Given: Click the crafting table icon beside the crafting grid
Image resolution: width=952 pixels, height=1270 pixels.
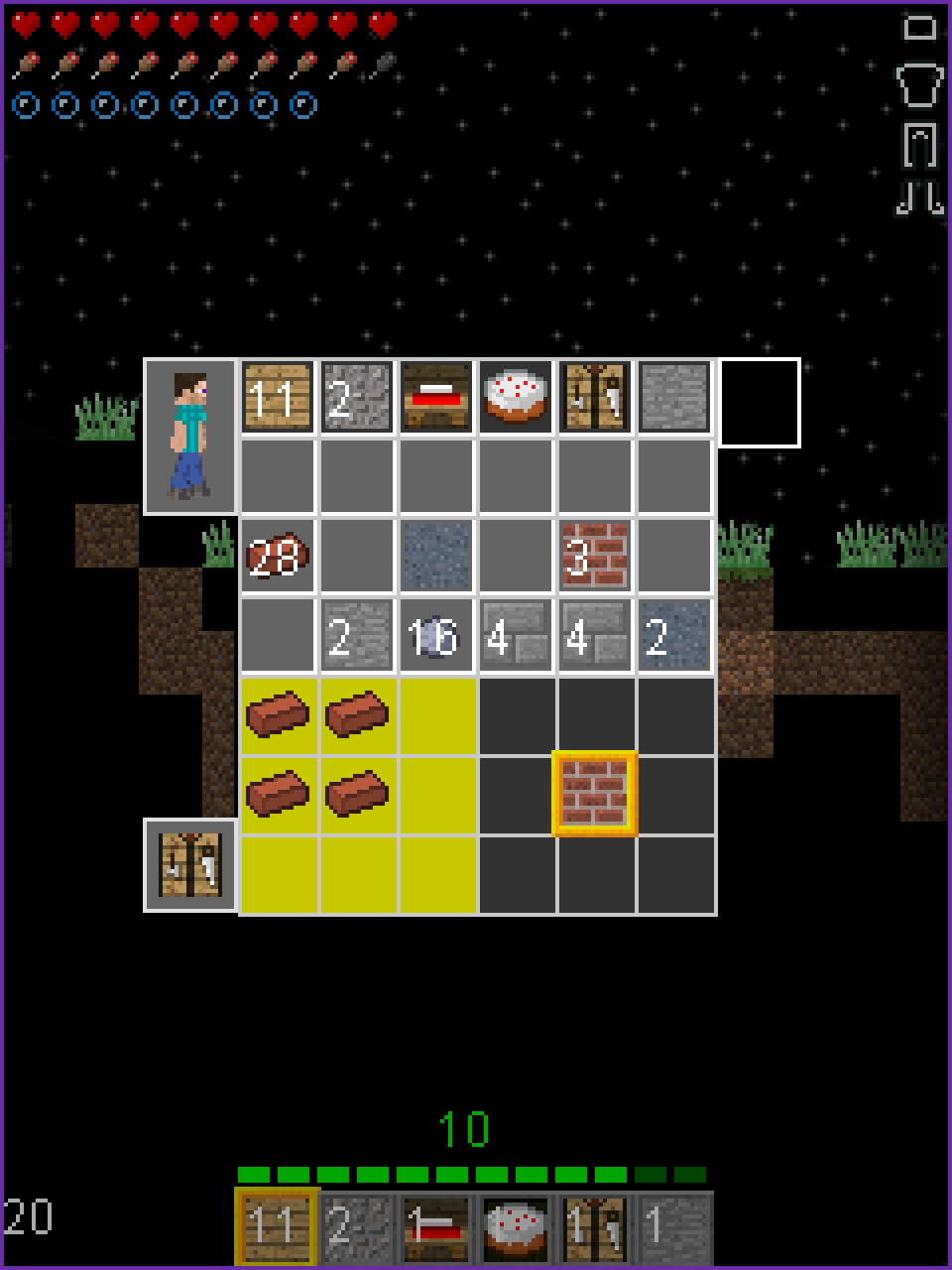Looking at the screenshot, I should pyautogui.click(x=191, y=864).
